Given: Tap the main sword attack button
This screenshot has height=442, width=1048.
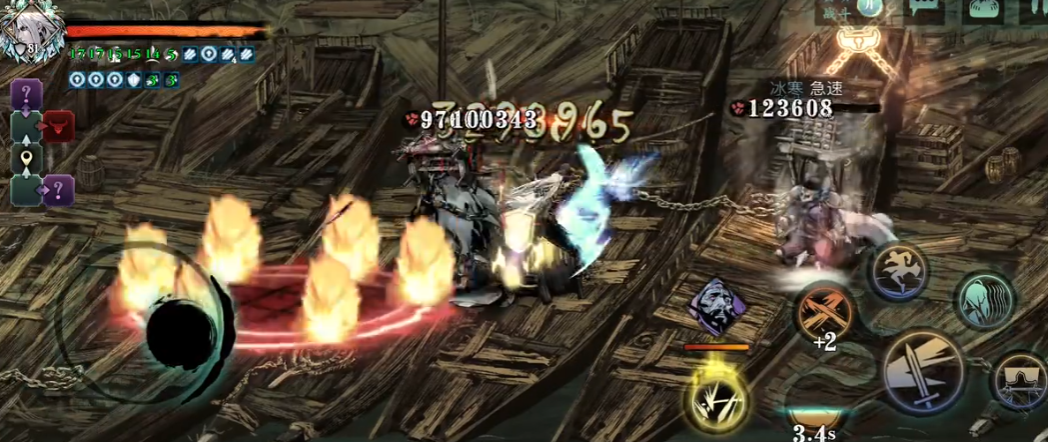Looking at the screenshot, I should 921,370.
